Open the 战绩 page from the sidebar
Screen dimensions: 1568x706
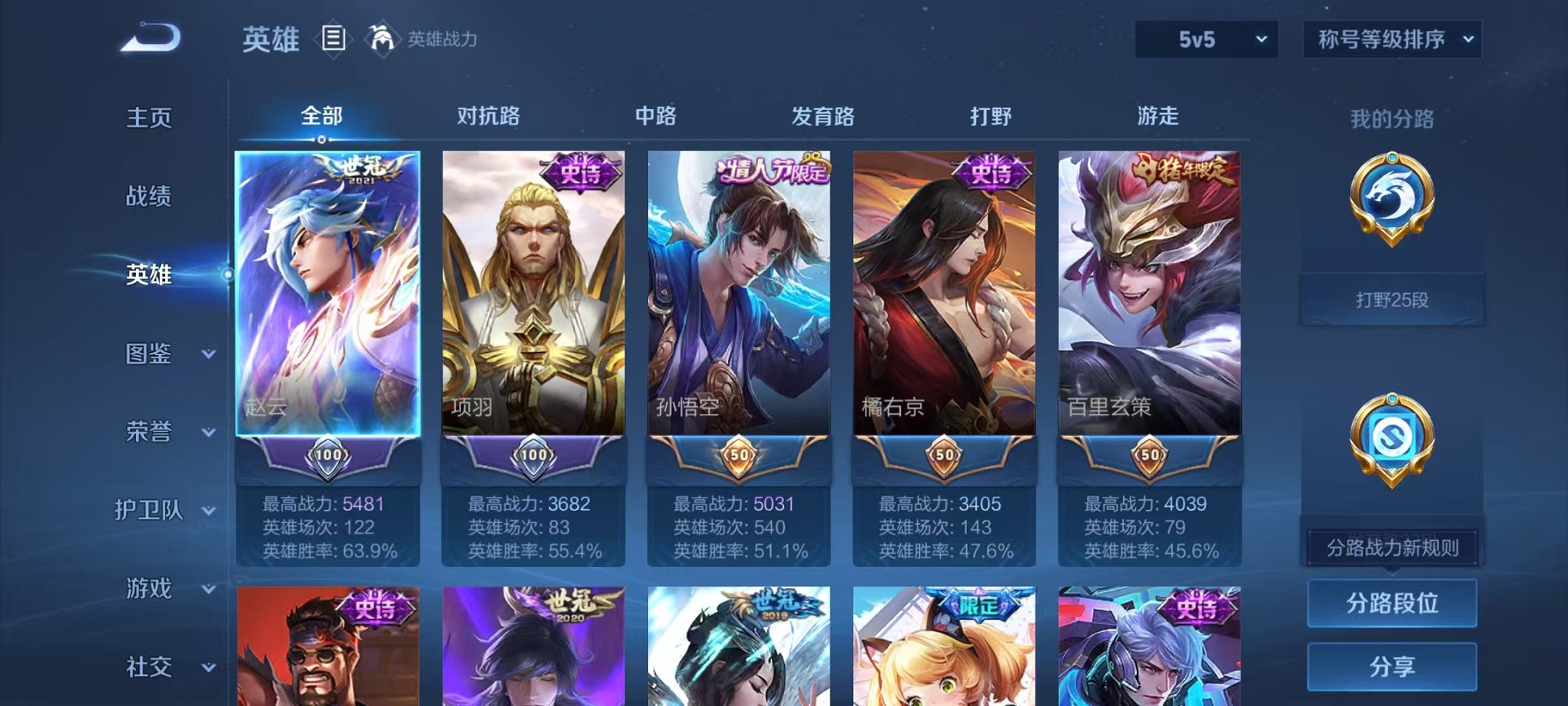148,197
